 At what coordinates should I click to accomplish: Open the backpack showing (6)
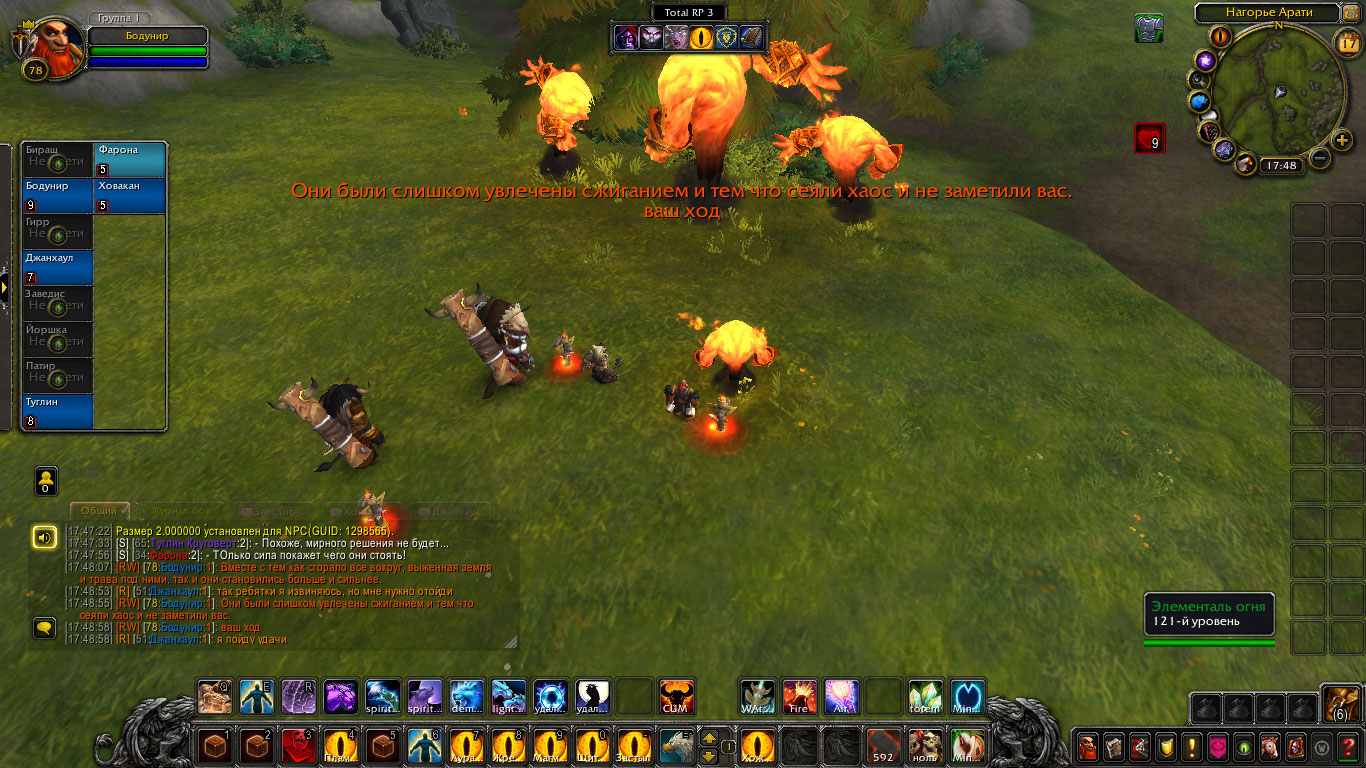click(1340, 704)
